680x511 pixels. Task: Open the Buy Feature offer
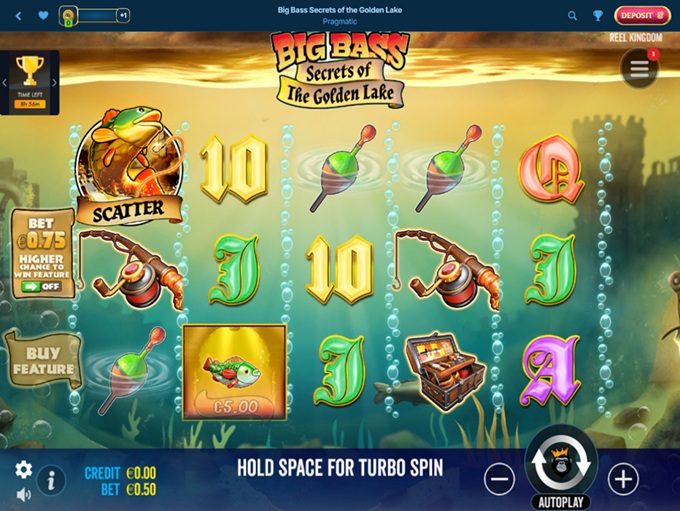coord(43,361)
